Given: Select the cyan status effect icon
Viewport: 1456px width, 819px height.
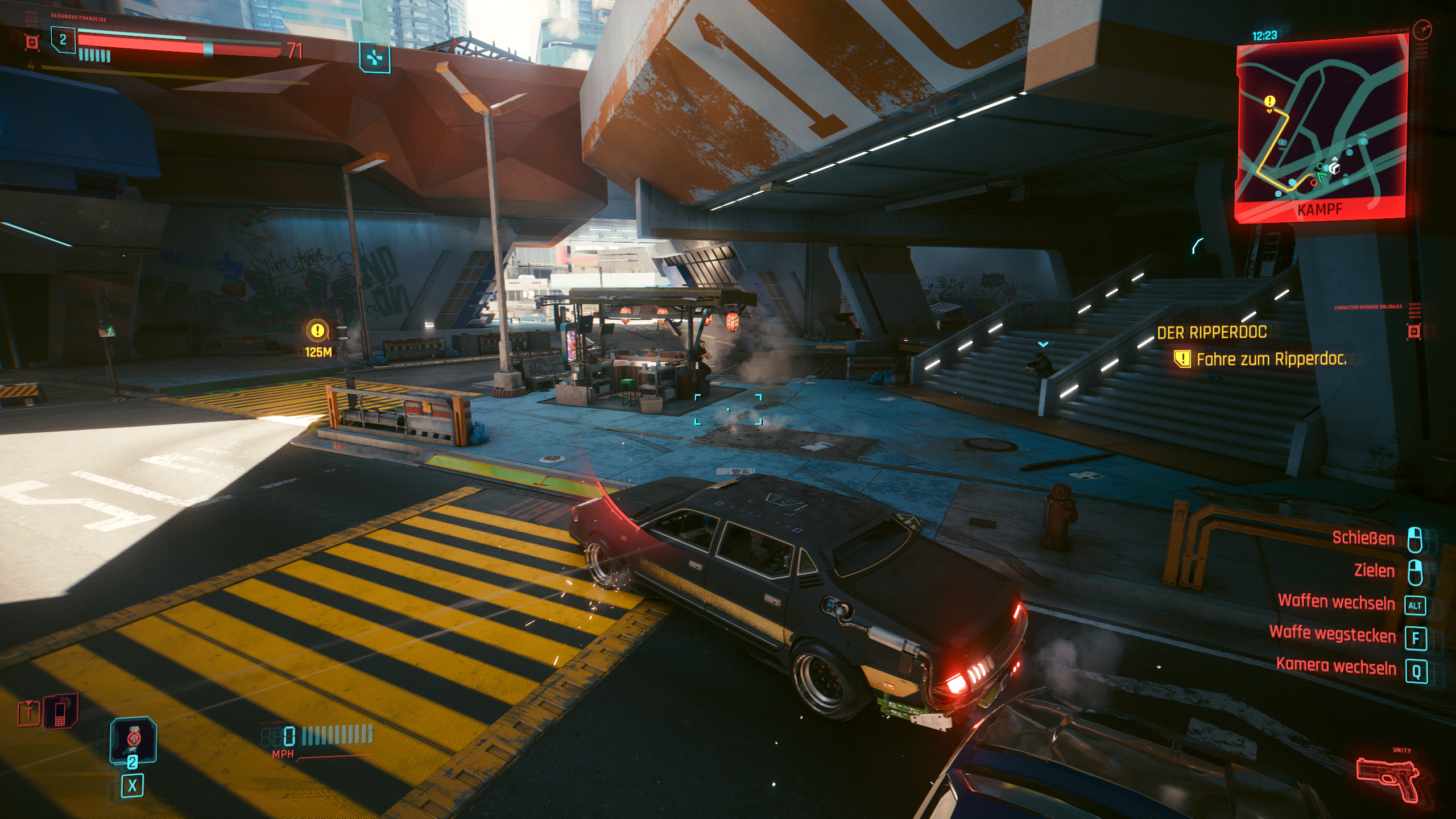Looking at the screenshot, I should coord(374,57).
